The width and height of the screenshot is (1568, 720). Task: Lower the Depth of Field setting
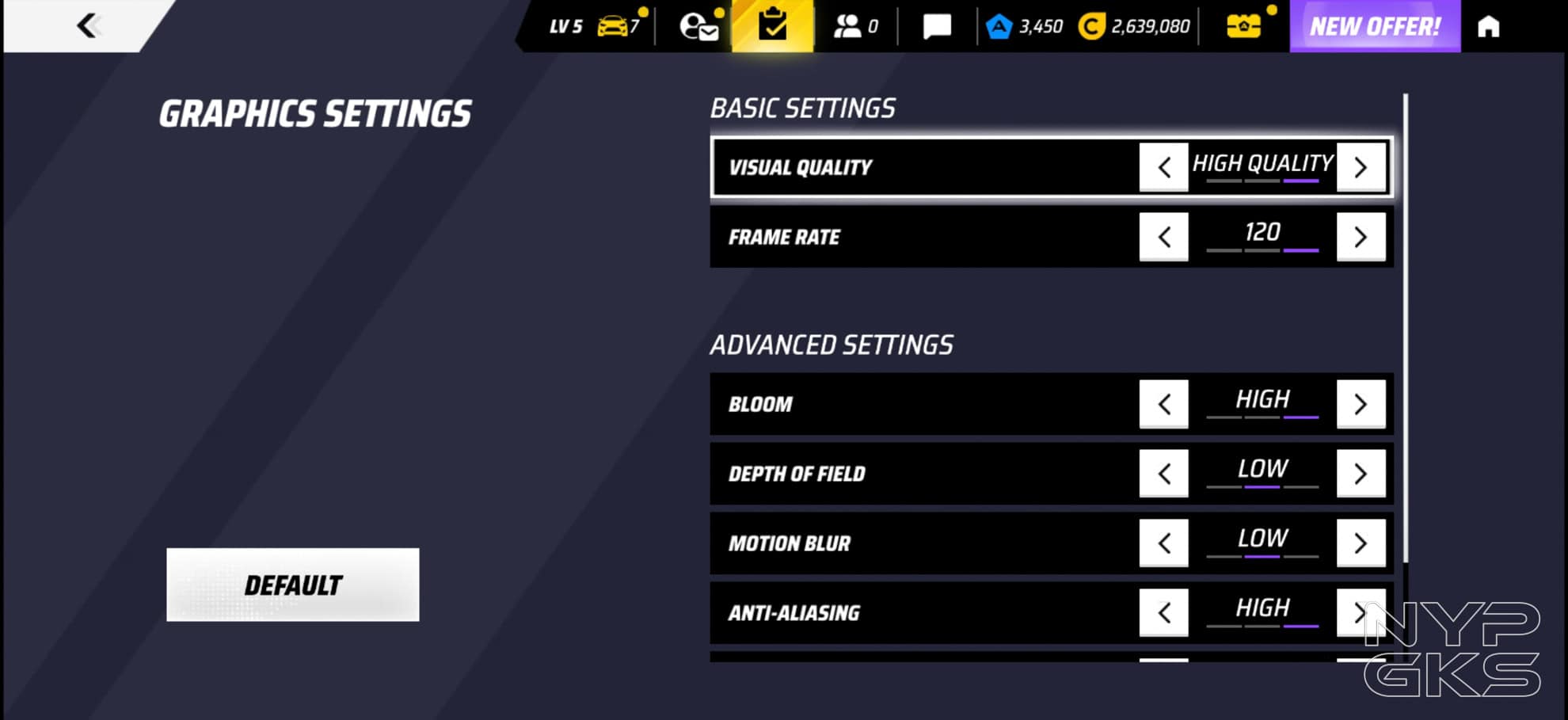pos(1163,473)
